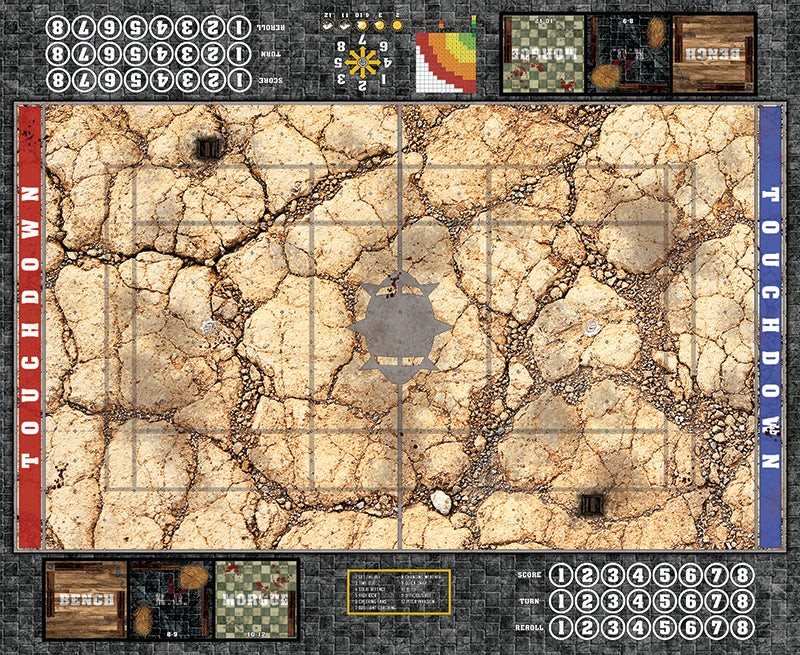Choose 8 on the upright Turn row

pos(741,600)
